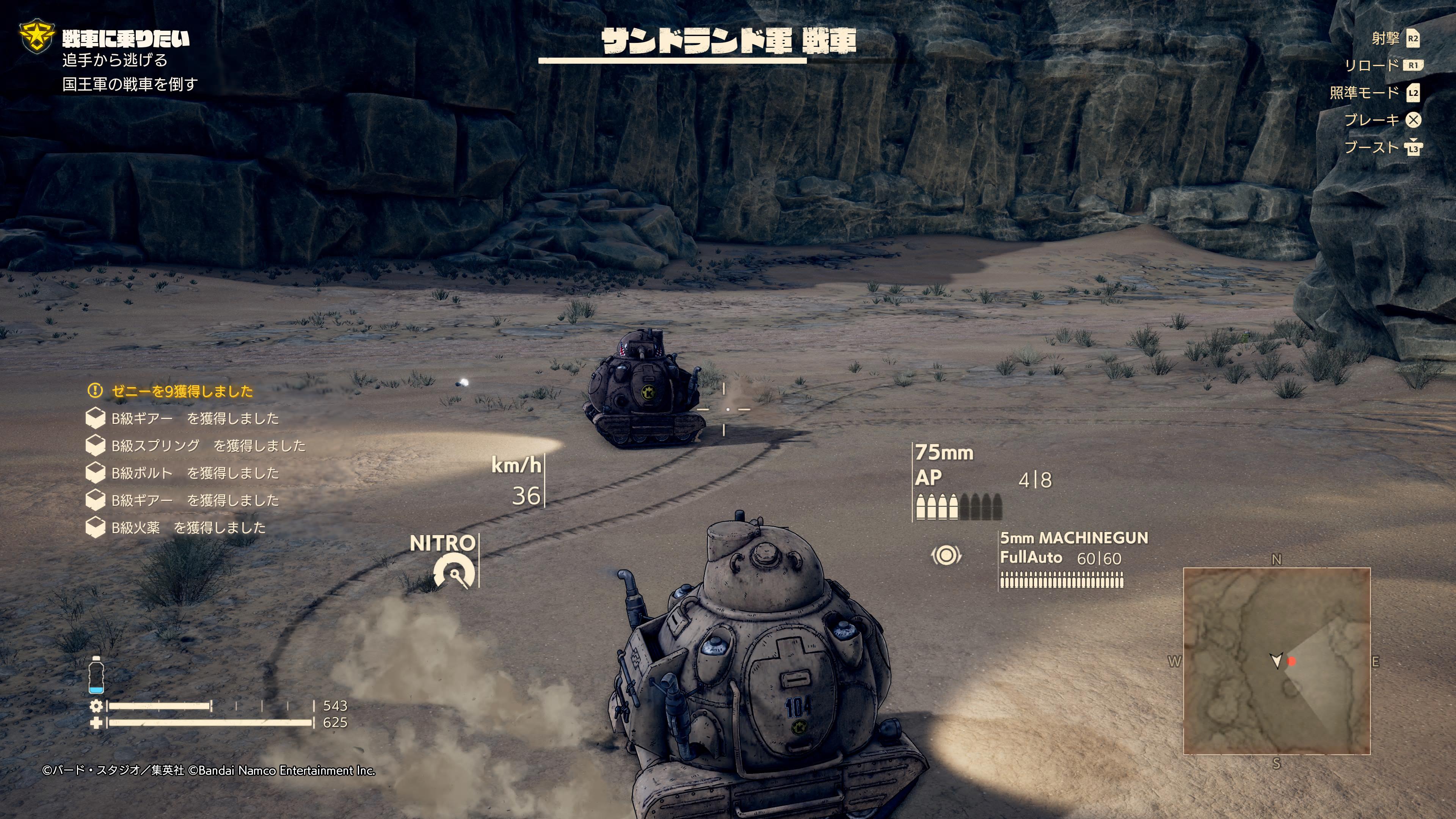Click the red enemy marker on minimap
This screenshot has height=819, width=1456.
coord(1291,661)
